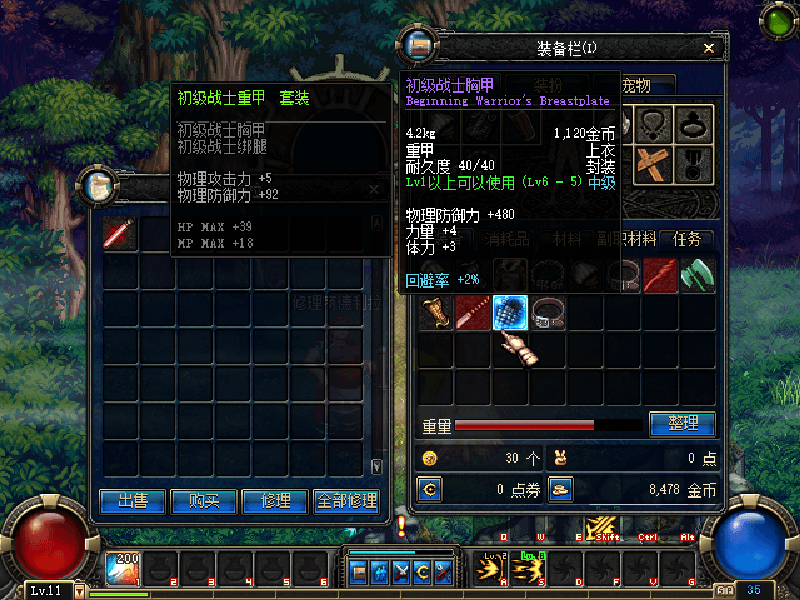800x600 pixels.
Task: Select the blue chest armor in inventory
Action: (x=510, y=312)
